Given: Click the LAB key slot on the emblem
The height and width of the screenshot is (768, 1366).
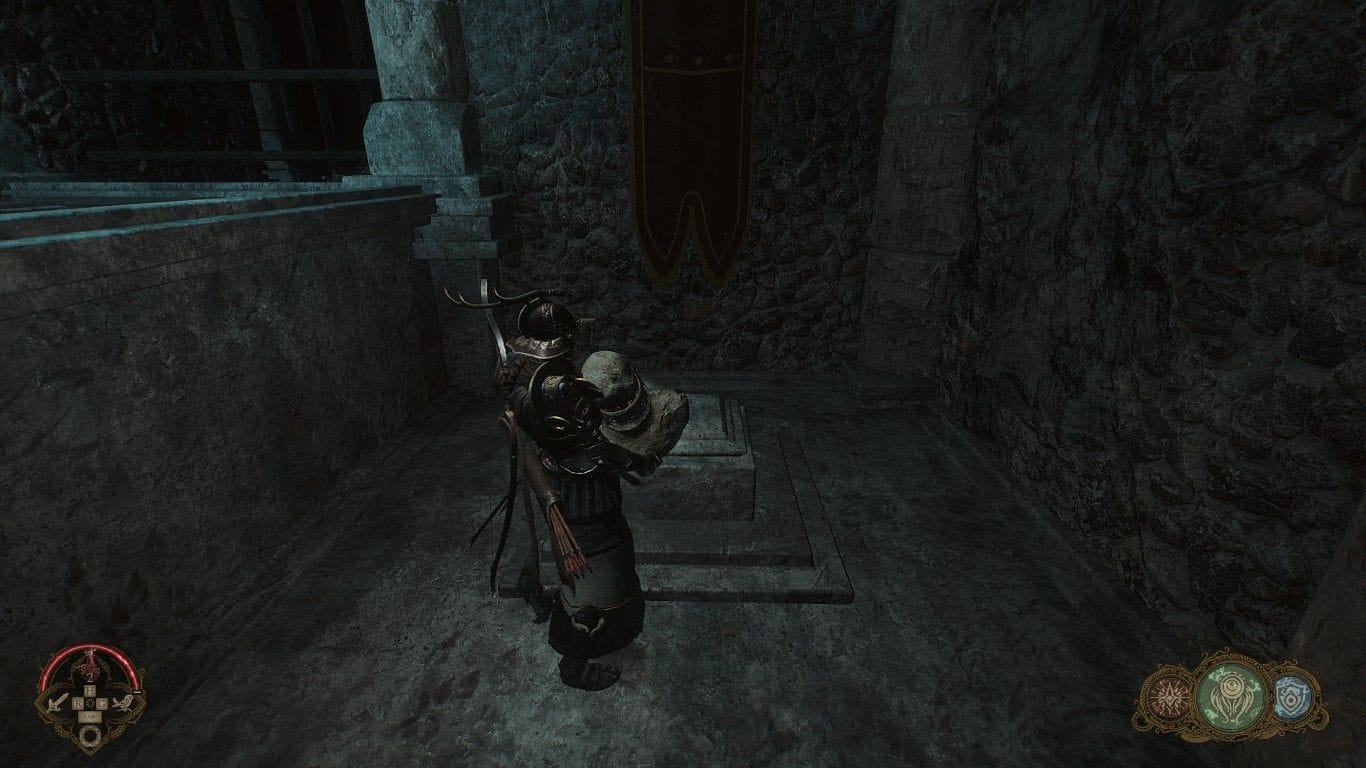Looking at the screenshot, I should (x=89, y=716).
